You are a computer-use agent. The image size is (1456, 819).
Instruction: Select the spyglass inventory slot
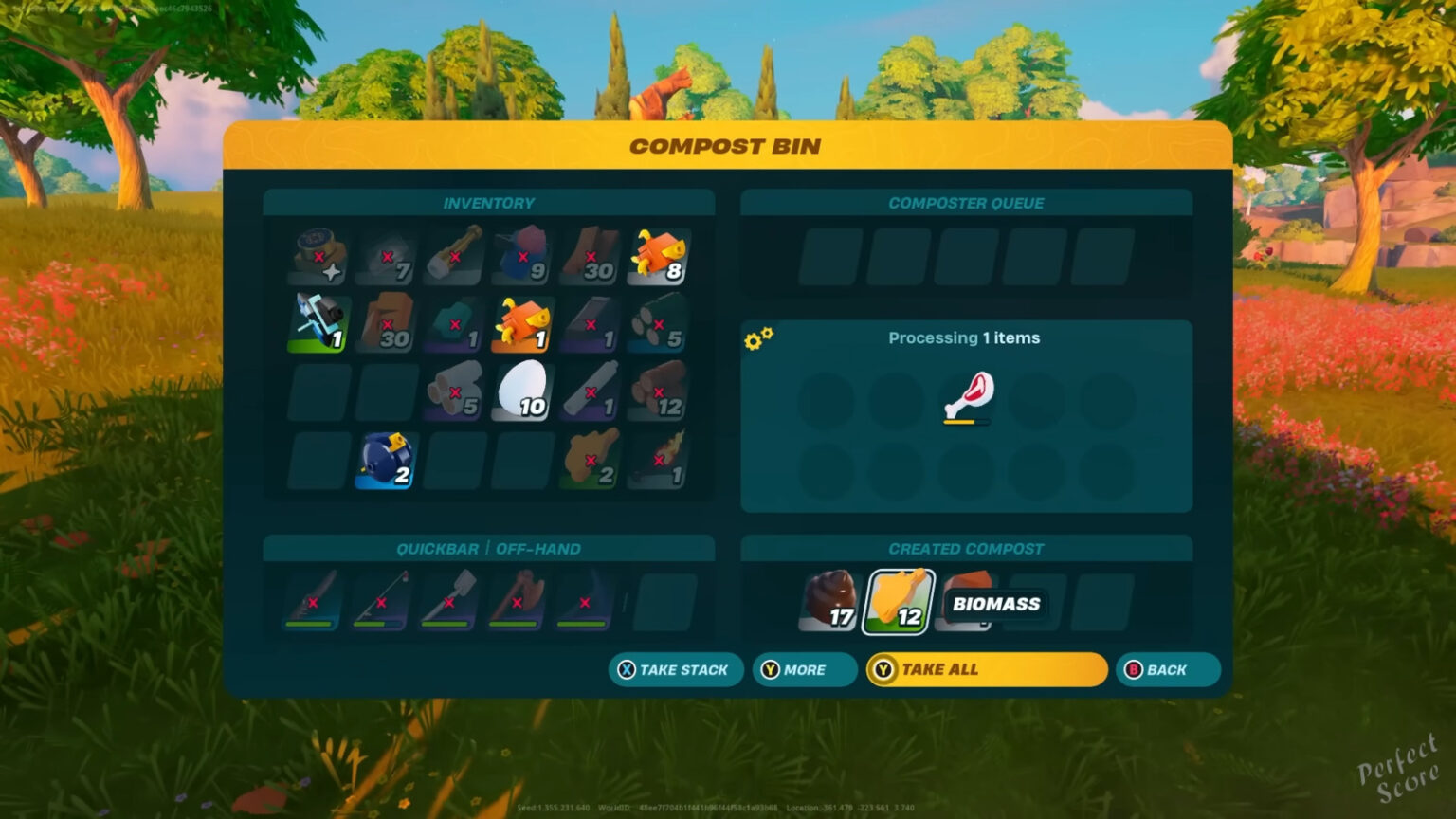pos(454,256)
